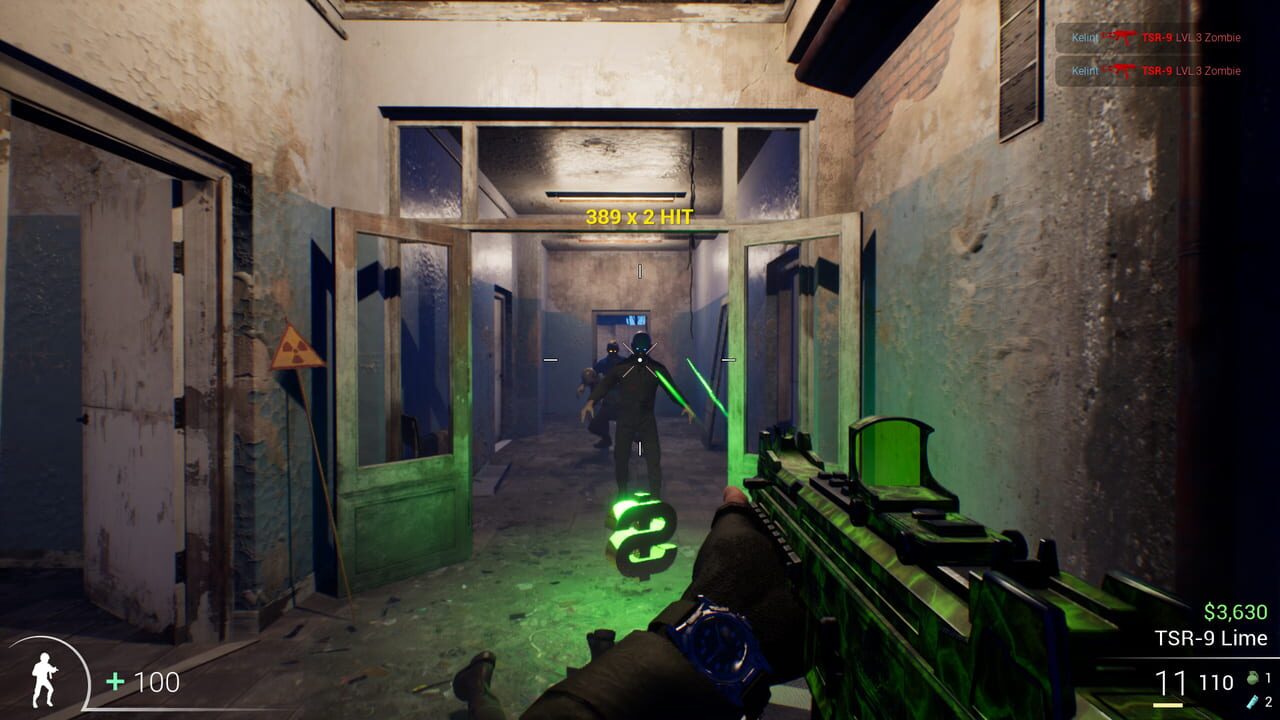Click the flashbang count number 2
1280x720 pixels.
tap(1268, 703)
